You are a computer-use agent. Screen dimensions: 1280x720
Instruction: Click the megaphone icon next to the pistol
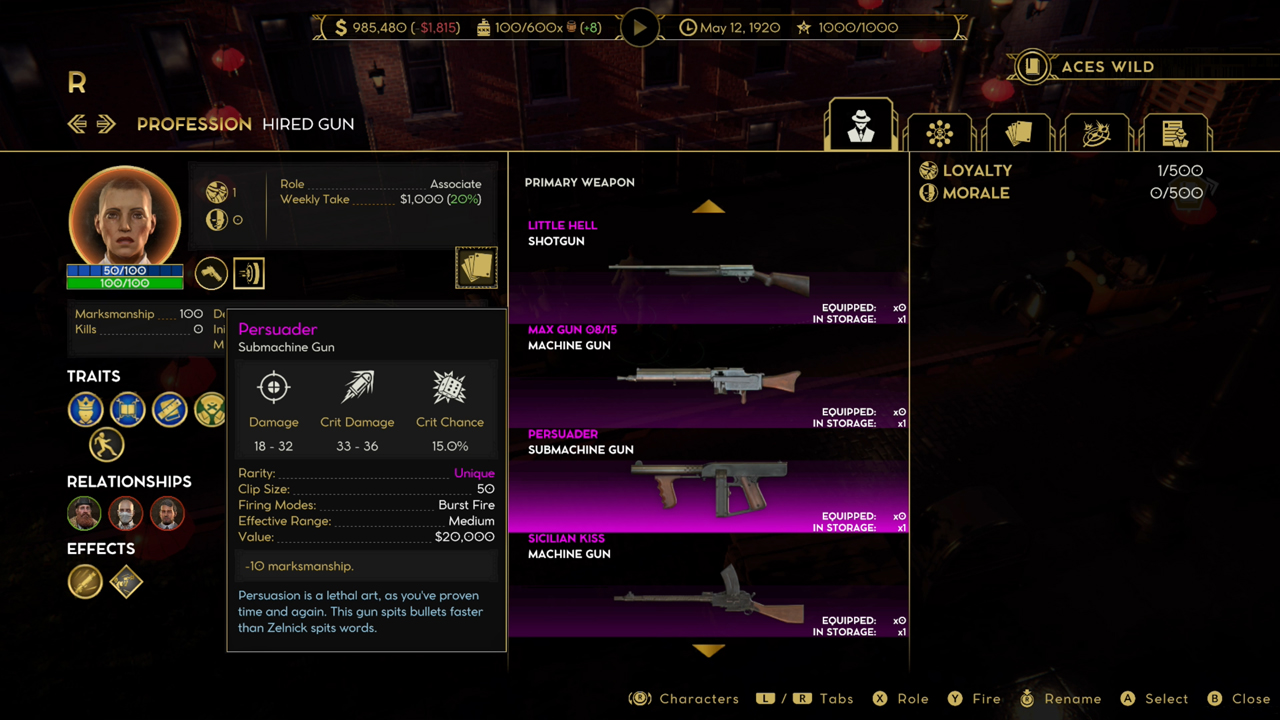tap(248, 273)
